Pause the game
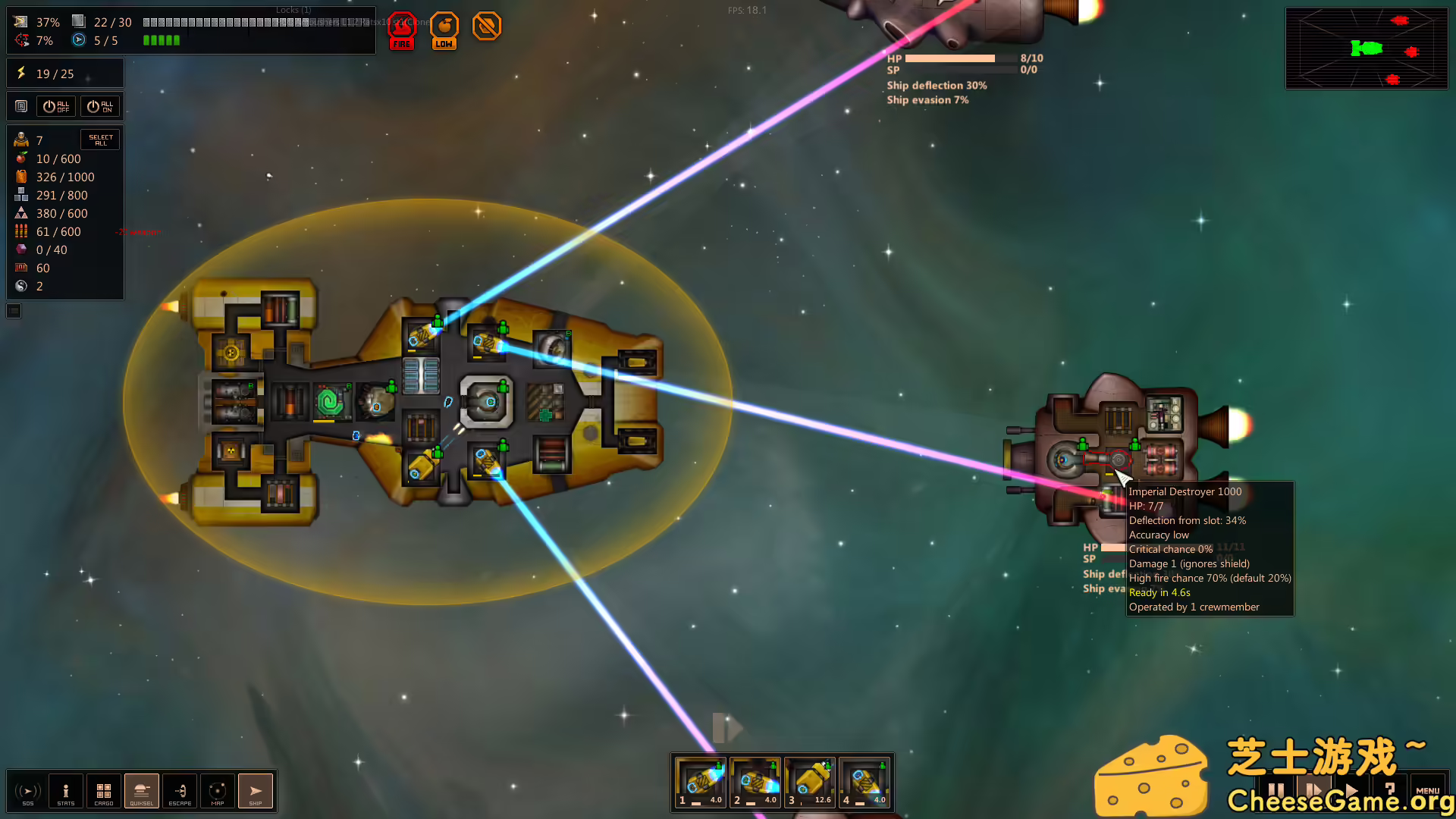The image size is (1456, 819). pos(1276,791)
